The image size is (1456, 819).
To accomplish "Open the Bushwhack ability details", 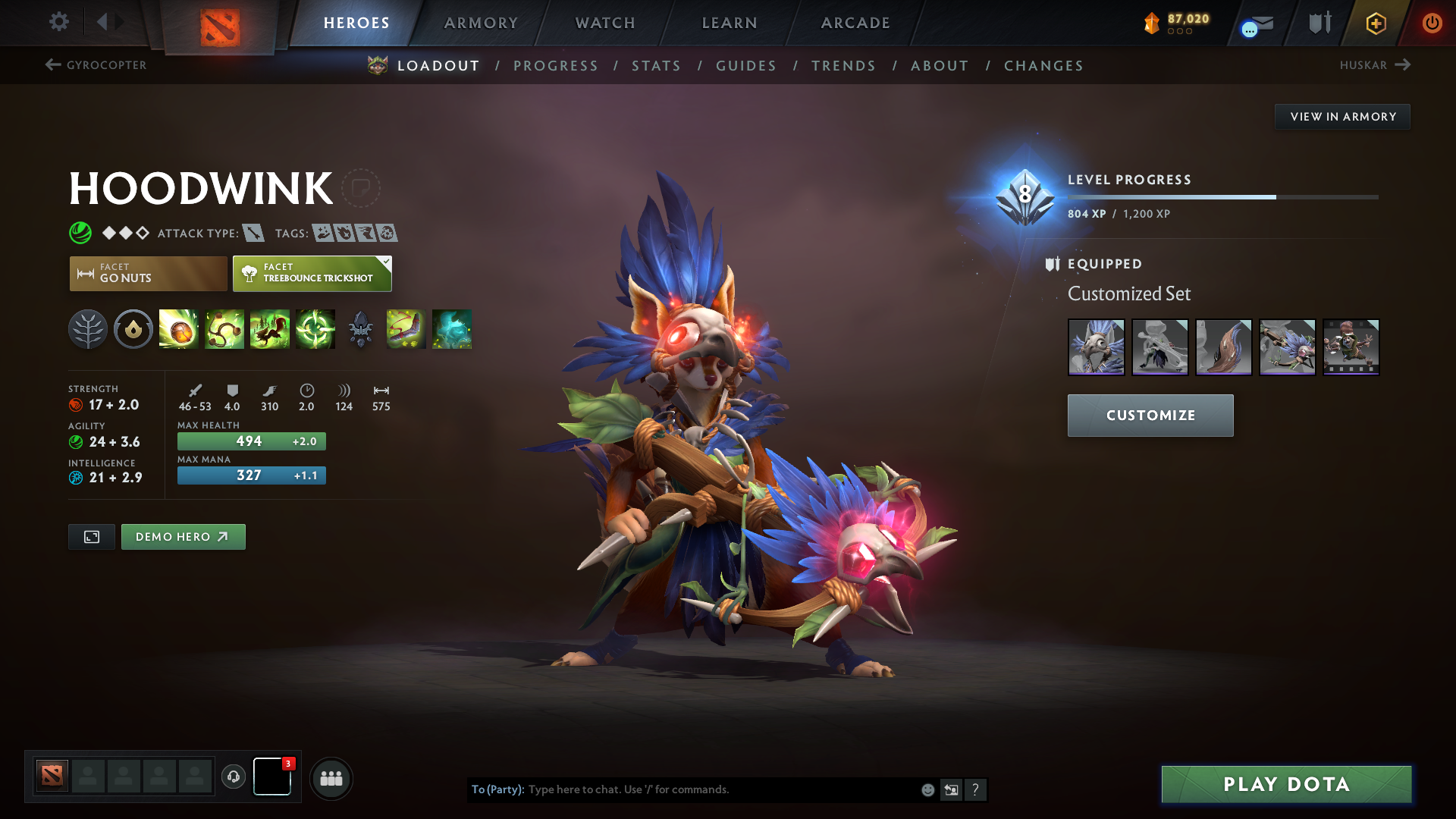I will (x=224, y=329).
